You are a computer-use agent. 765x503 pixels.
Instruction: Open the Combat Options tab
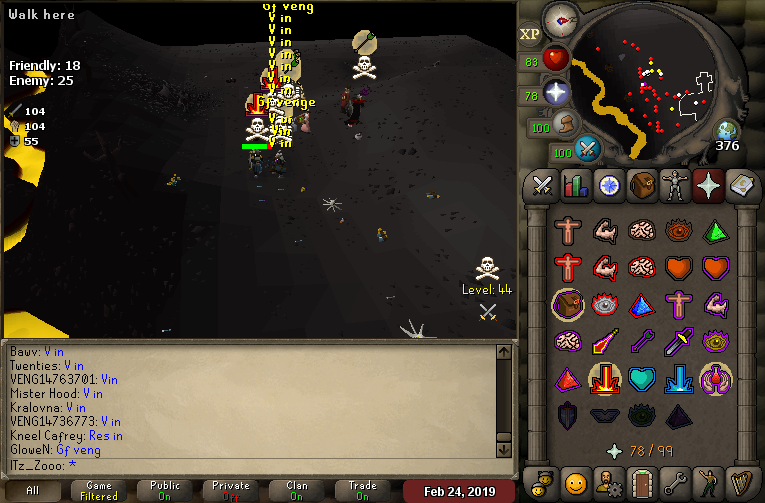(543, 186)
